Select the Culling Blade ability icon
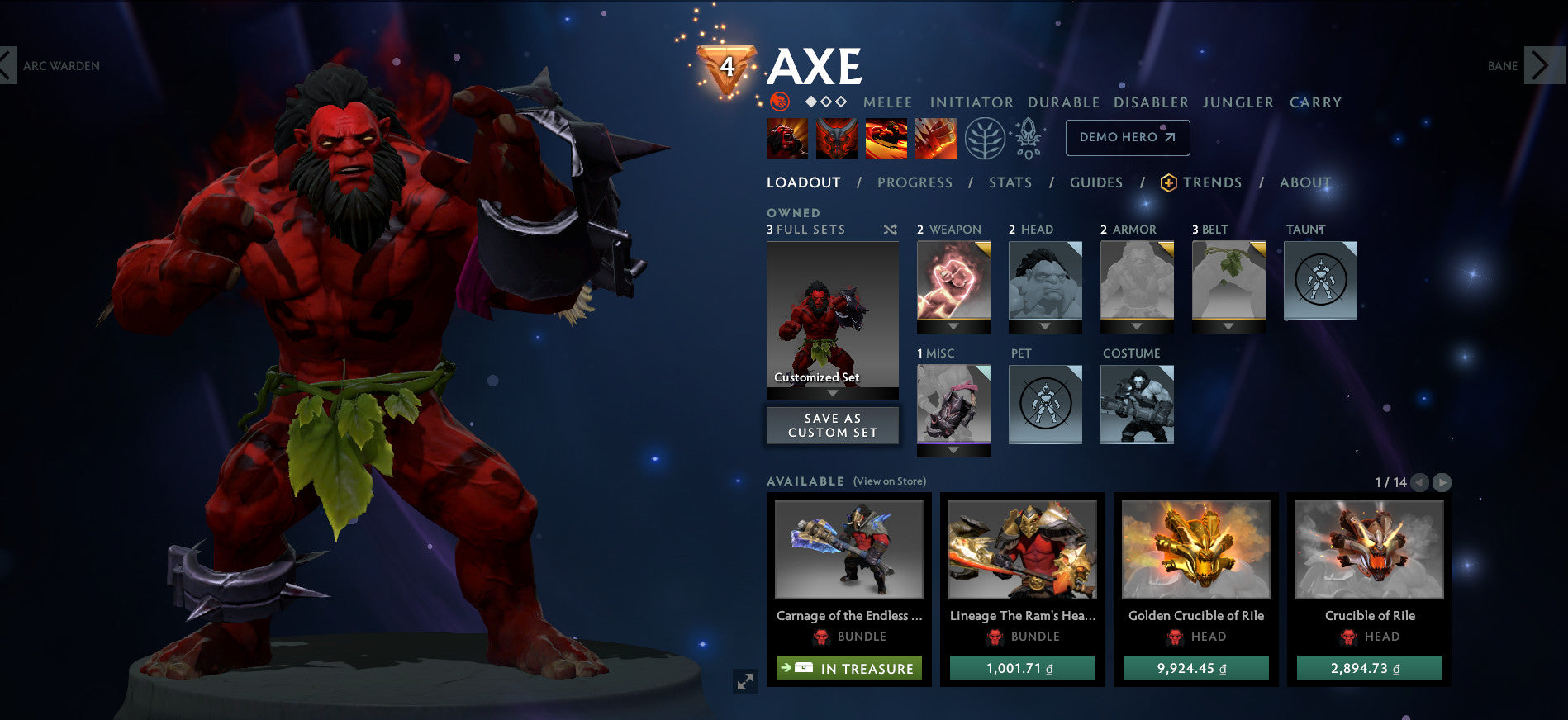Viewport: 1568px width, 720px height. point(934,138)
